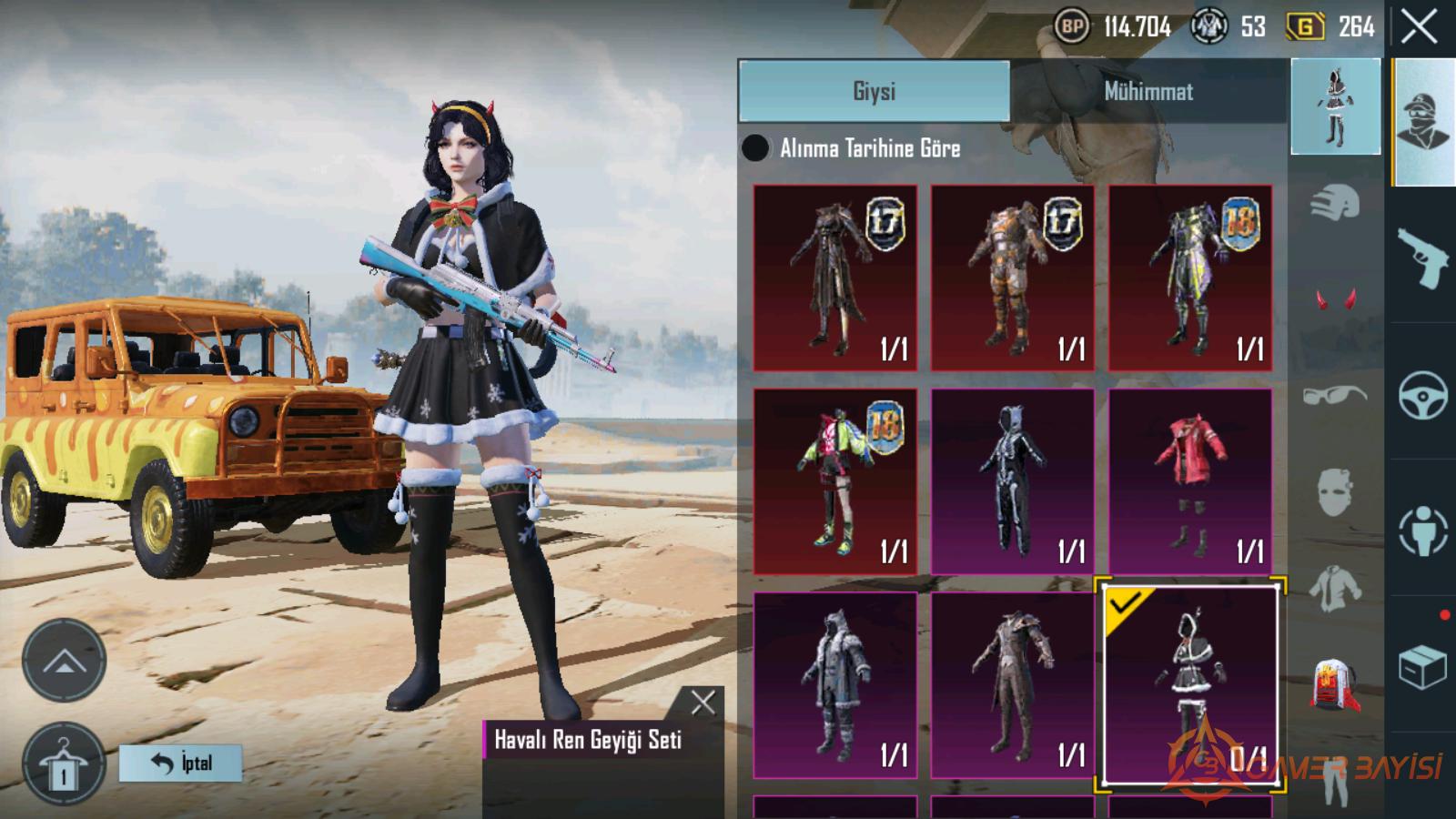1456x819 pixels.
Task: Select the glasses accessory filter
Action: coord(1335,395)
